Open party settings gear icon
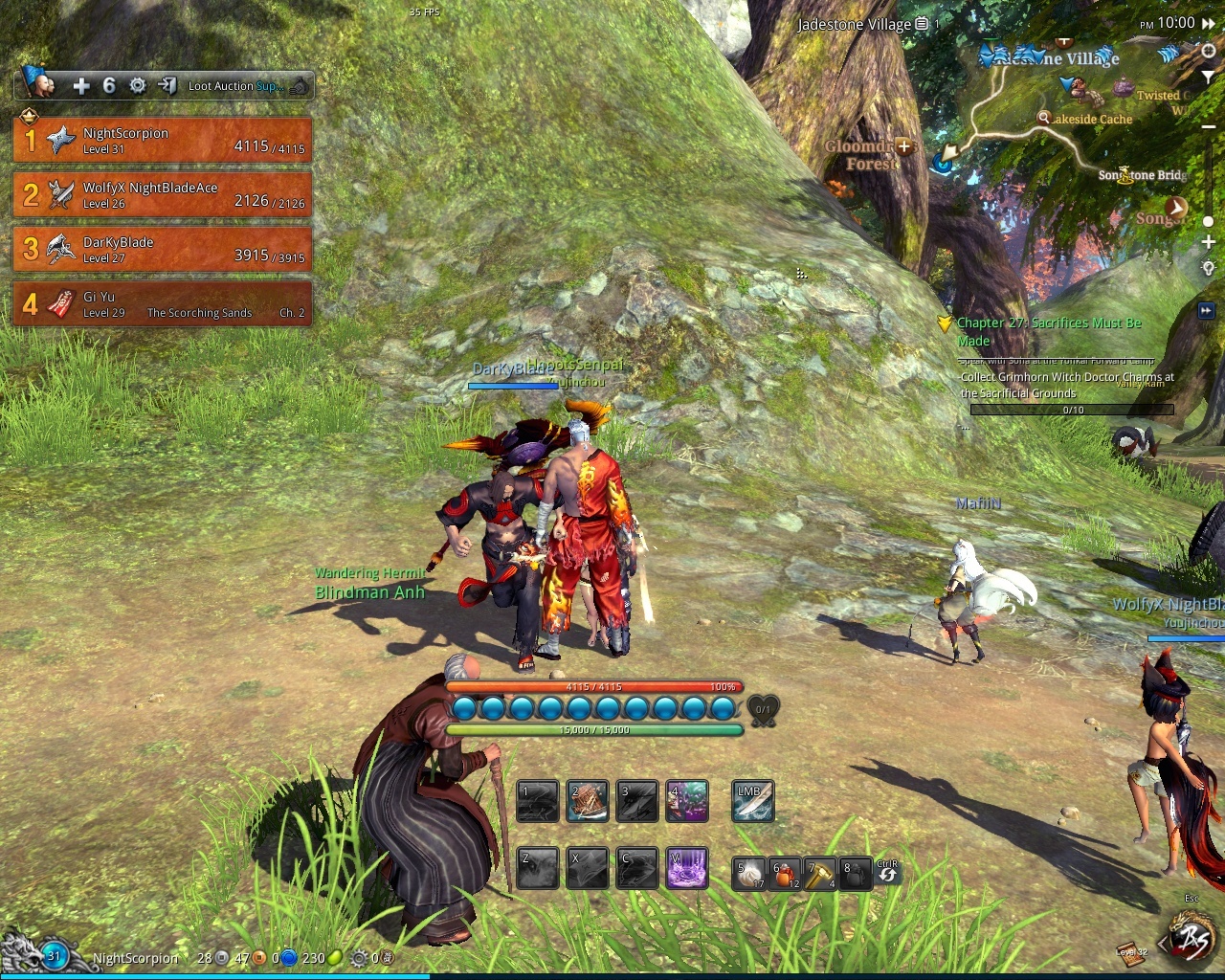Viewport: 1225px width, 980px height. point(138,86)
